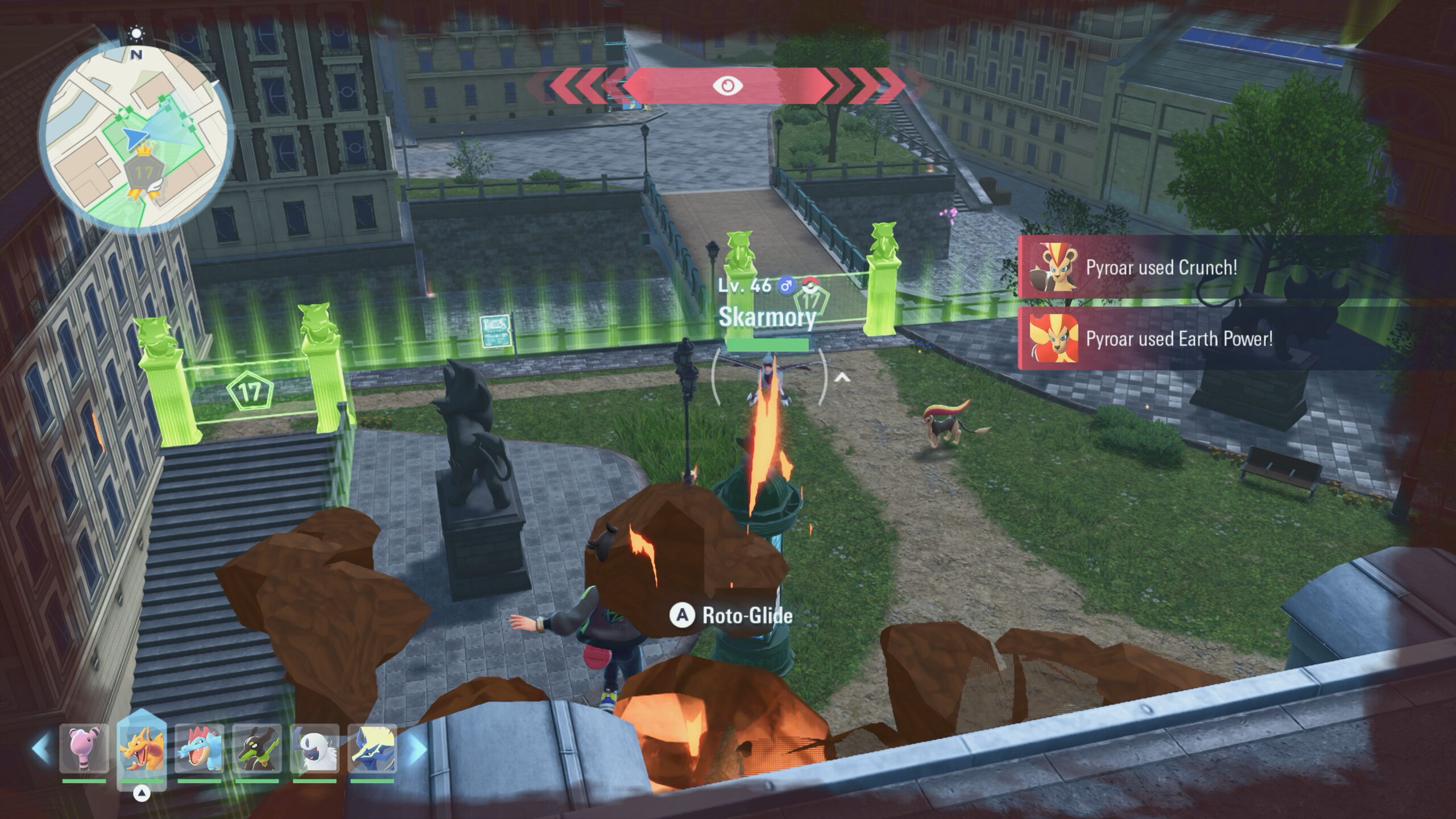This screenshot has width=1456, height=819.
Task: Switch to Feraligatr in the party
Action: coord(200,748)
